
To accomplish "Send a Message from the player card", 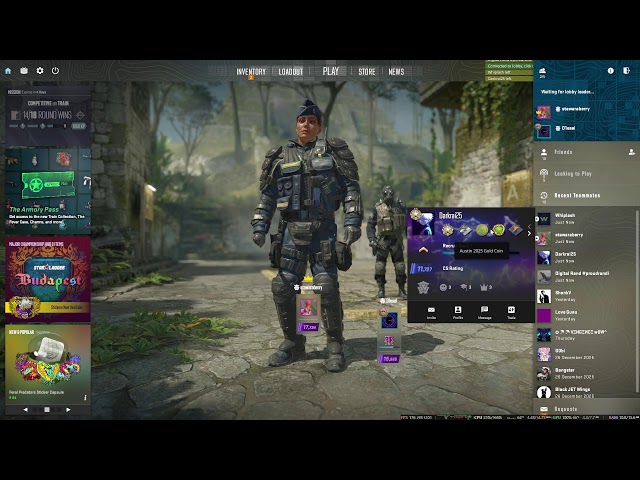I will click(484, 312).
